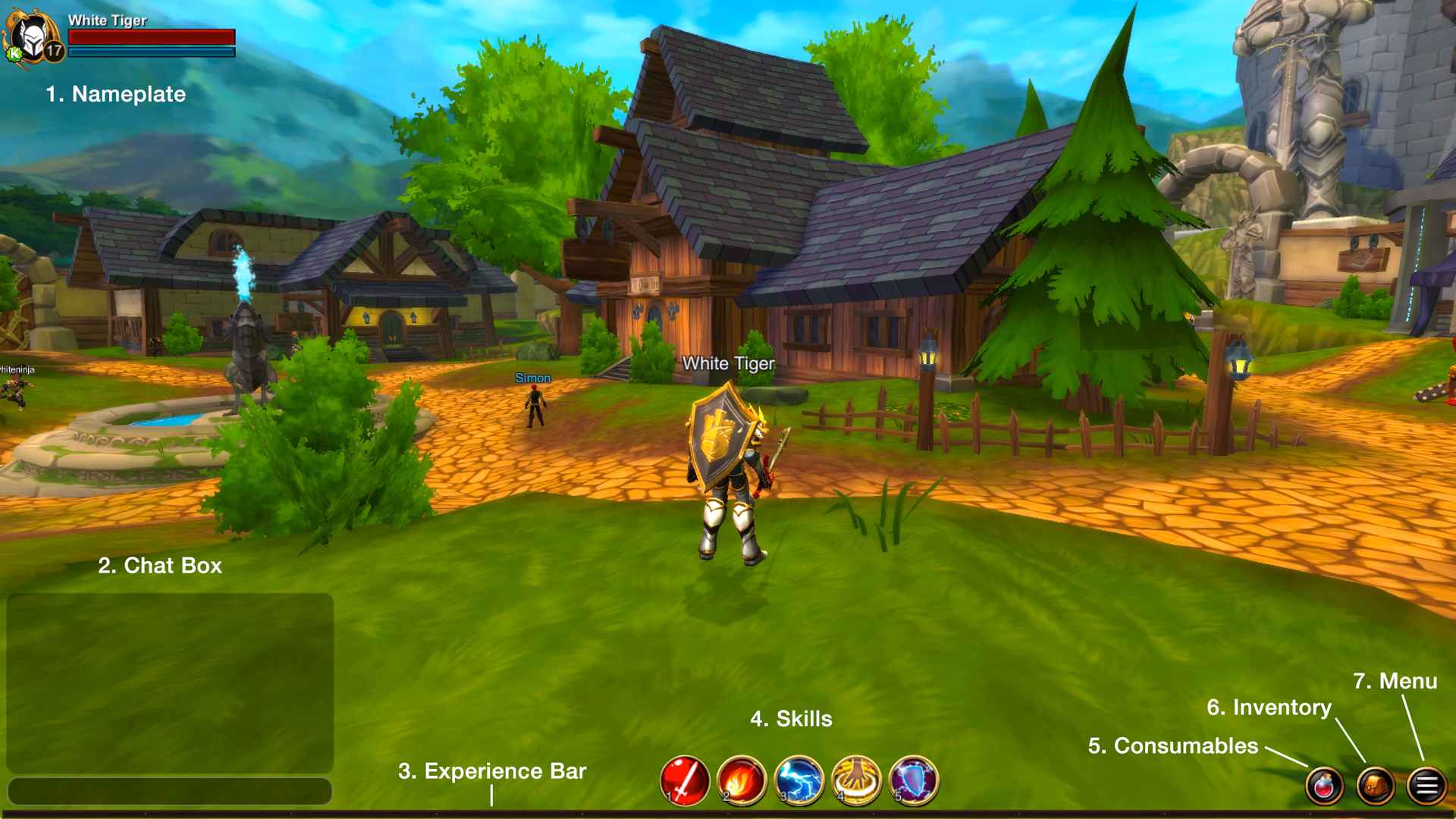Select the gold K guild emblem badge
This screenshot has width=1456, height=819.
[x=14, y=55]
